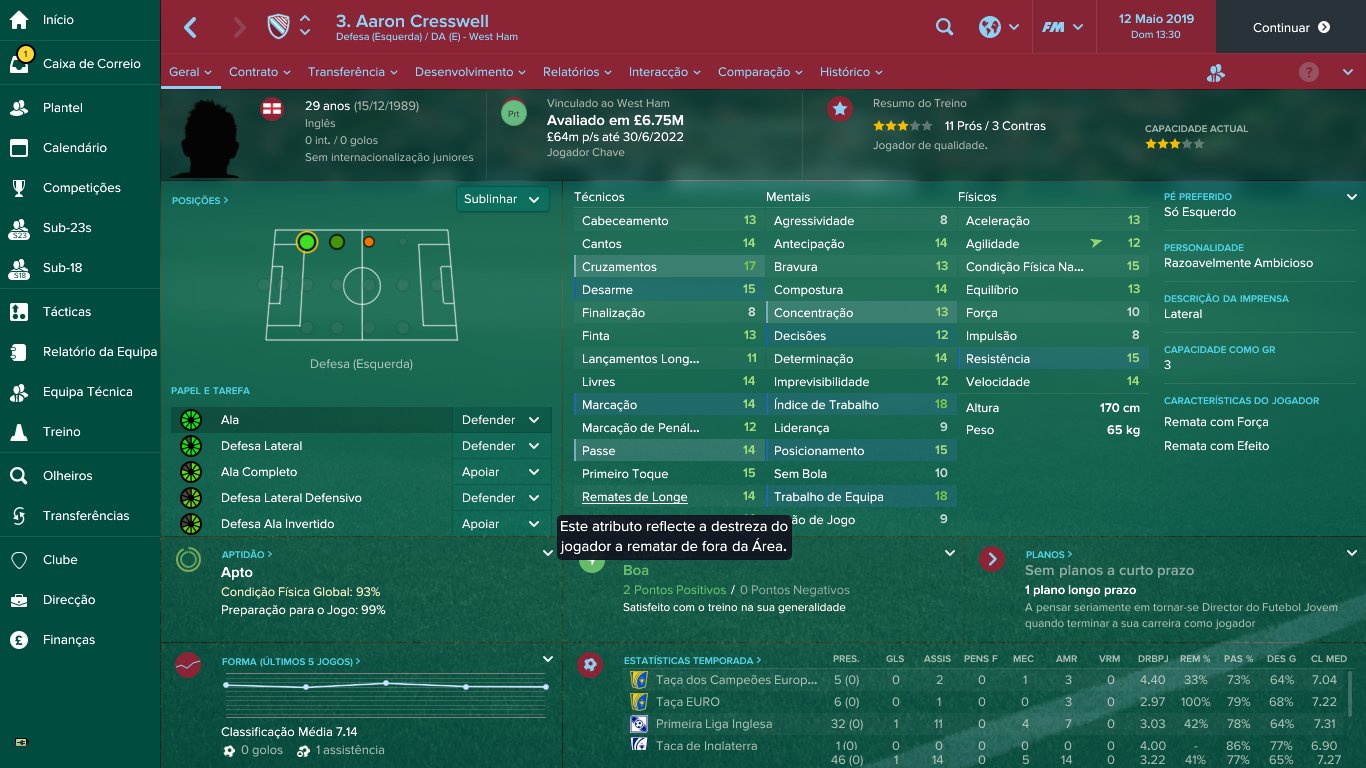Open the help question mark icon
1366x768 pixels.
click(1308, 72)
